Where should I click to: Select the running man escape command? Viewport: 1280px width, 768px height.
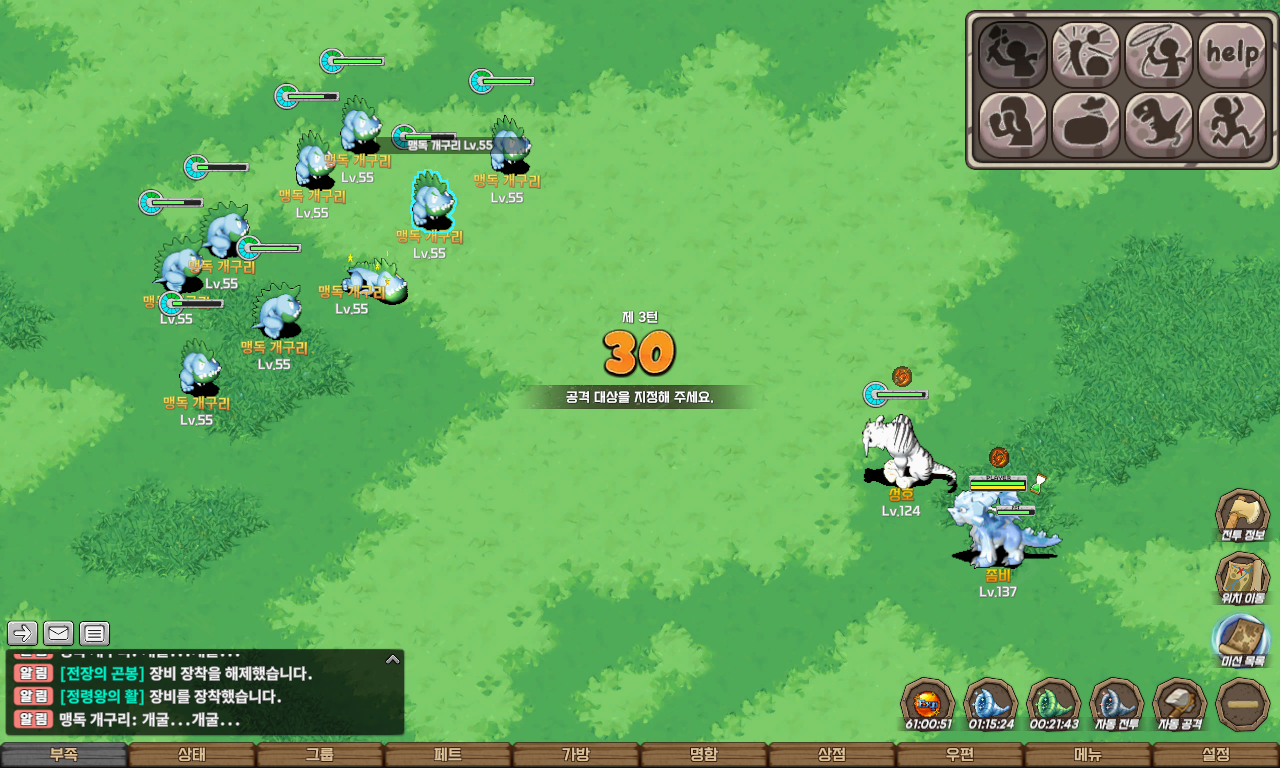1232,125
